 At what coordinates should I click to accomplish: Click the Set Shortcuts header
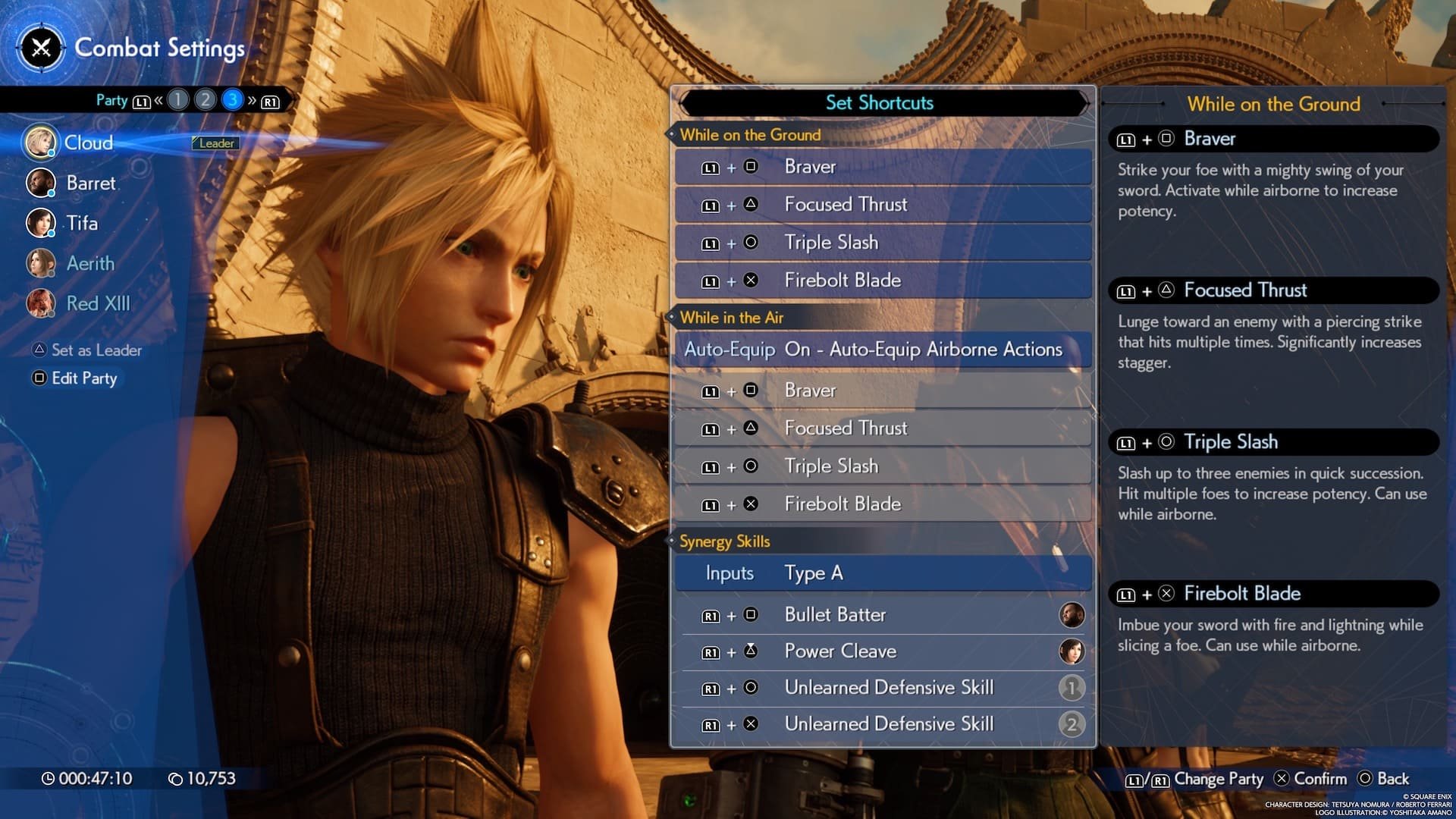pyautogui.click(x=880, y=103)
